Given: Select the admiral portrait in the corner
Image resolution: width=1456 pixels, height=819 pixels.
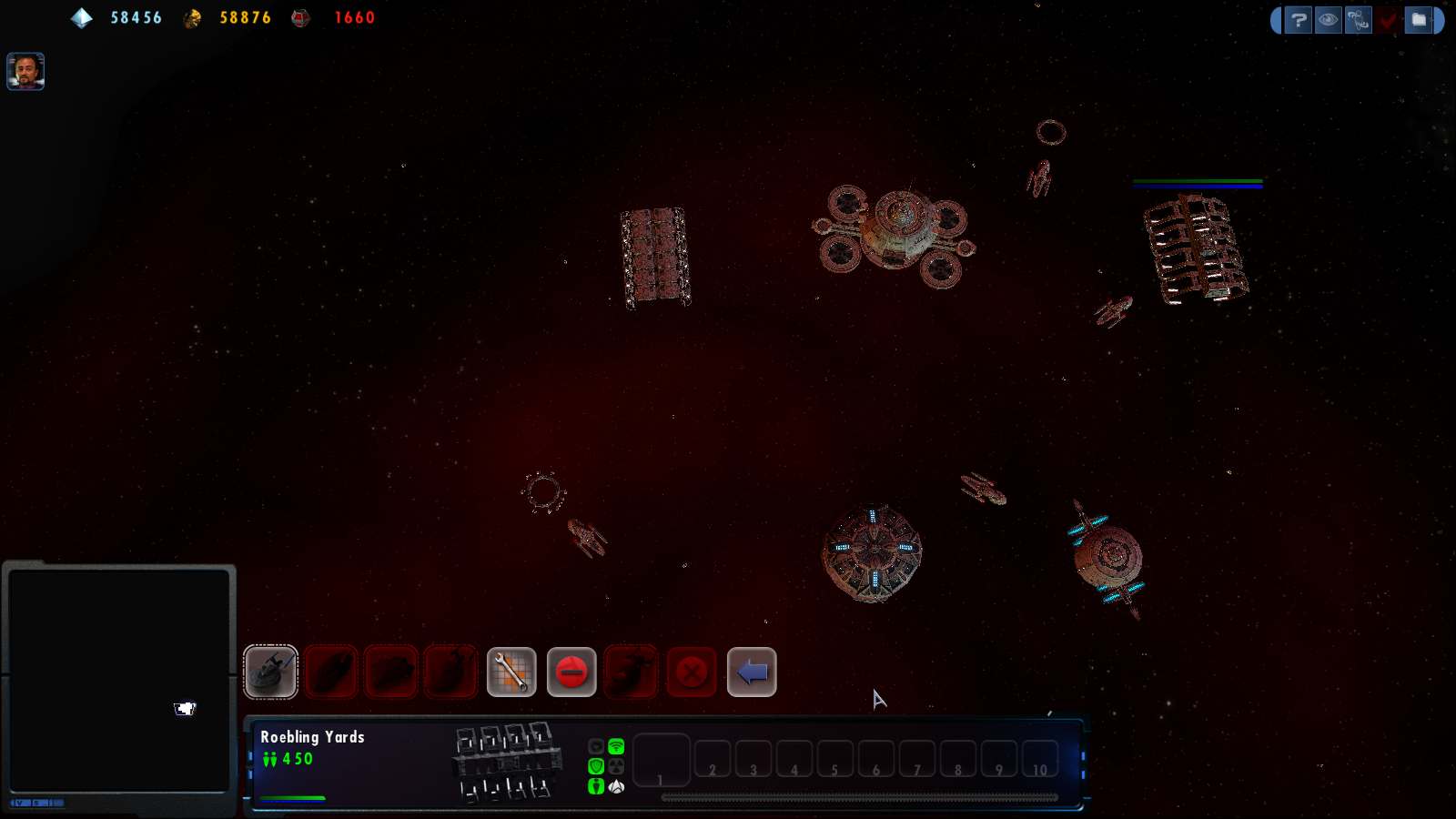Looking at the screenshot, I should coord(25,71).
